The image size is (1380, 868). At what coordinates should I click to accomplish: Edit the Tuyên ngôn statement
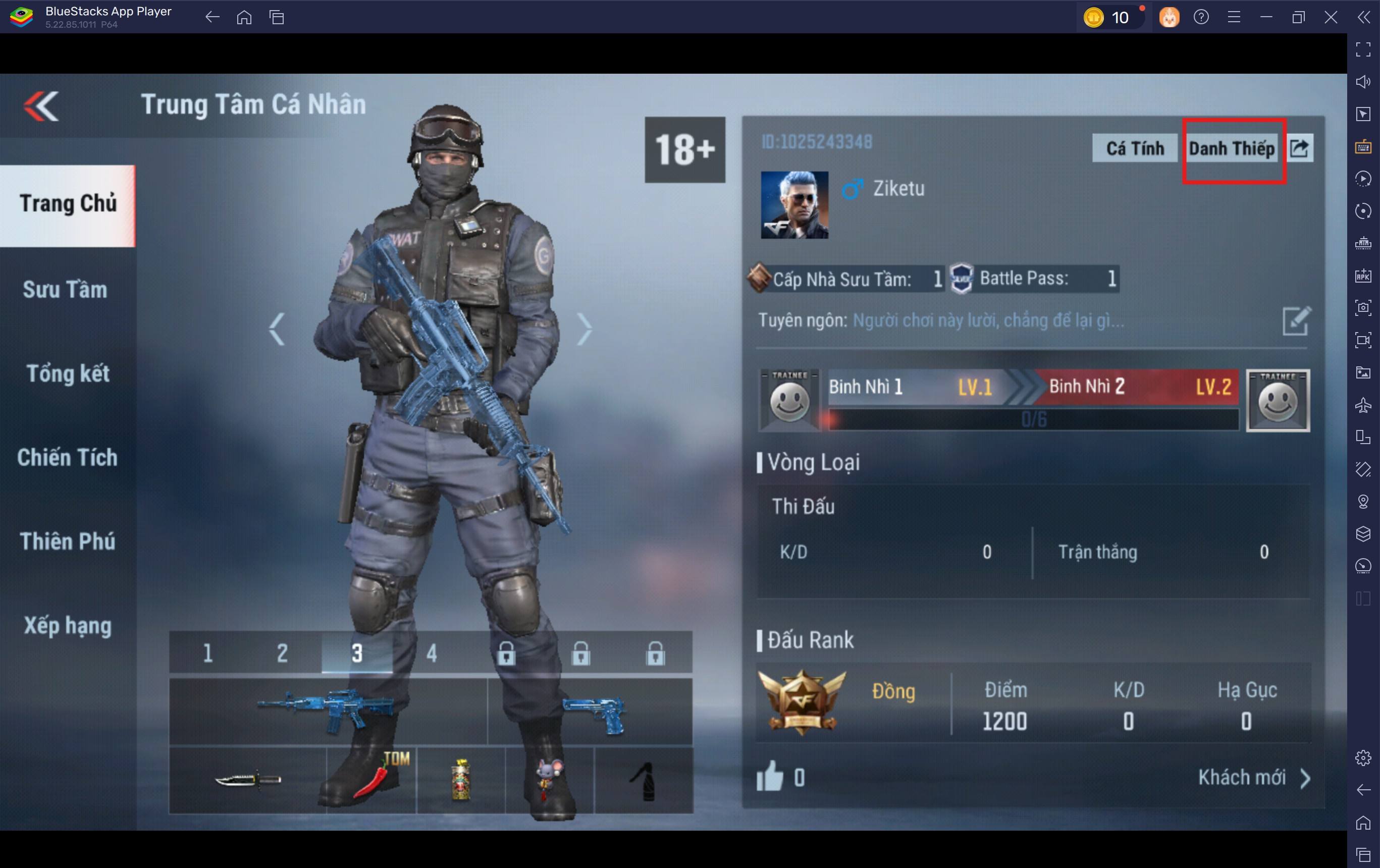coord(1295,321)
